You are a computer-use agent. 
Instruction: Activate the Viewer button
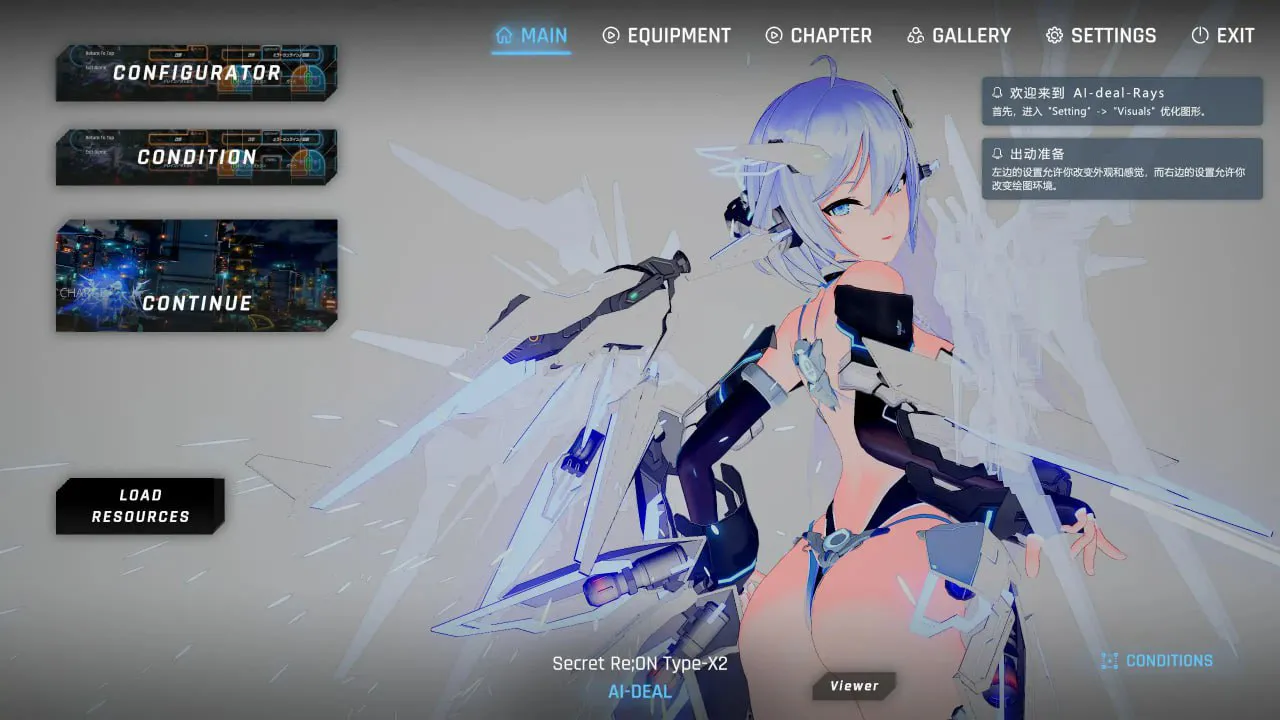pos(854,686)
